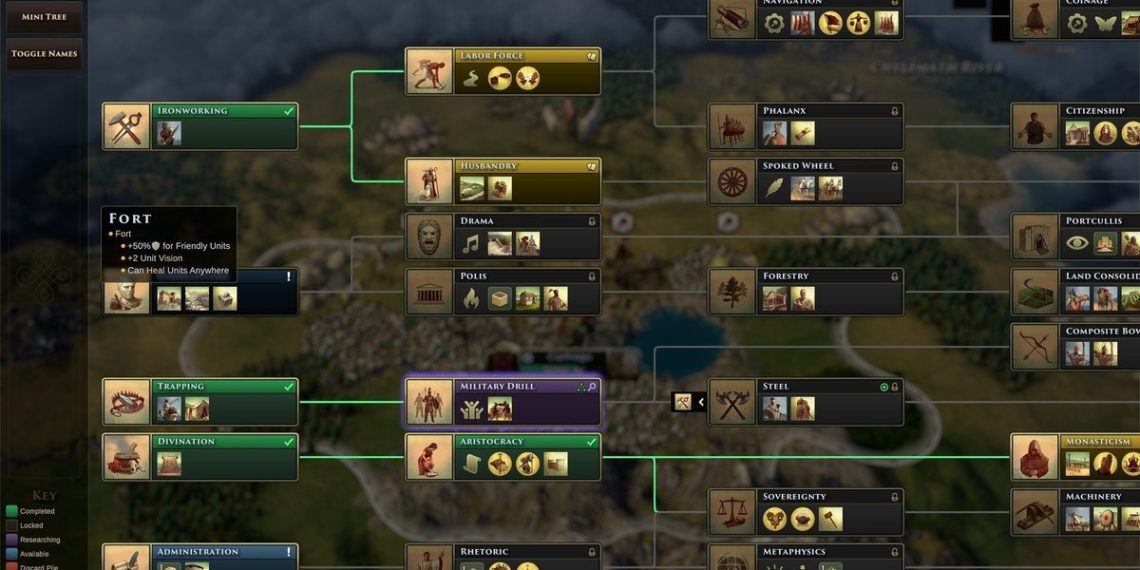Toggle Names on the tech tree
Screen dimensions: 1140x570
pos(44,54)
